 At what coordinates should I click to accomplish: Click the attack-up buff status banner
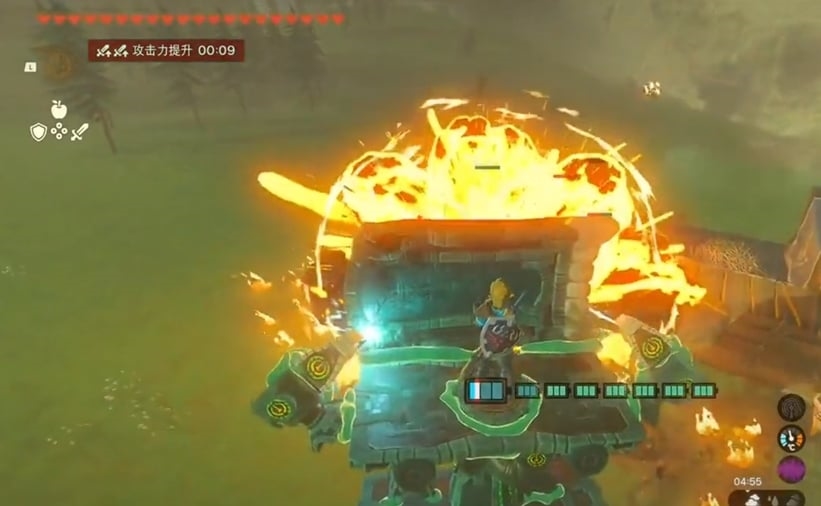[x=166, y=50]
